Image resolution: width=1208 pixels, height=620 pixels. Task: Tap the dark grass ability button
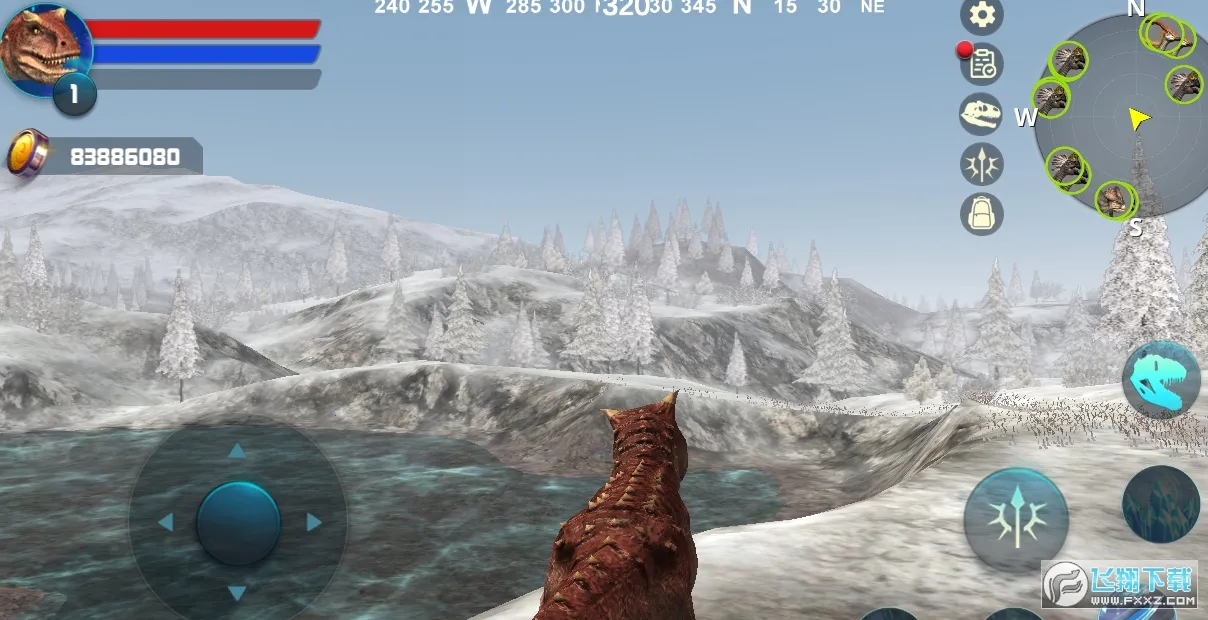tap(1161, 504)
